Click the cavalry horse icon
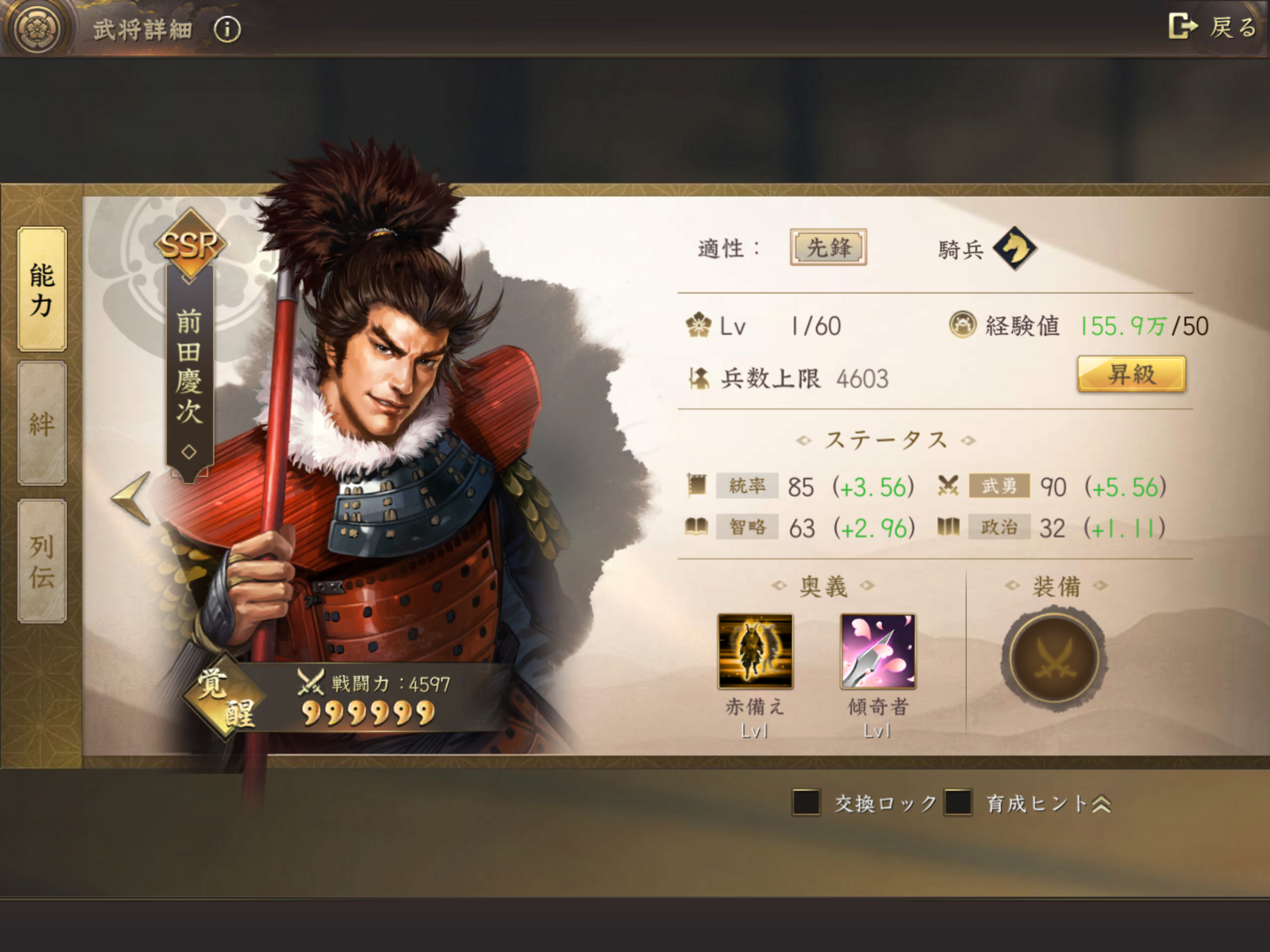This screenshot has width=1270, height=952. tap(1014, 248)
